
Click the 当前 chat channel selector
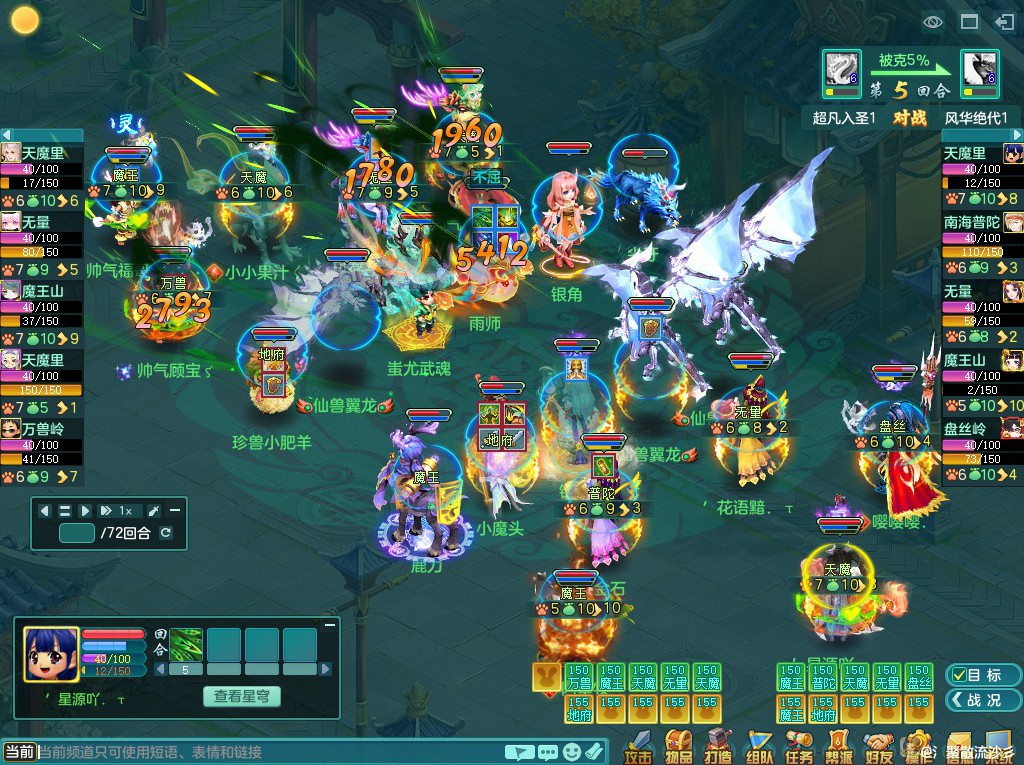19,752
